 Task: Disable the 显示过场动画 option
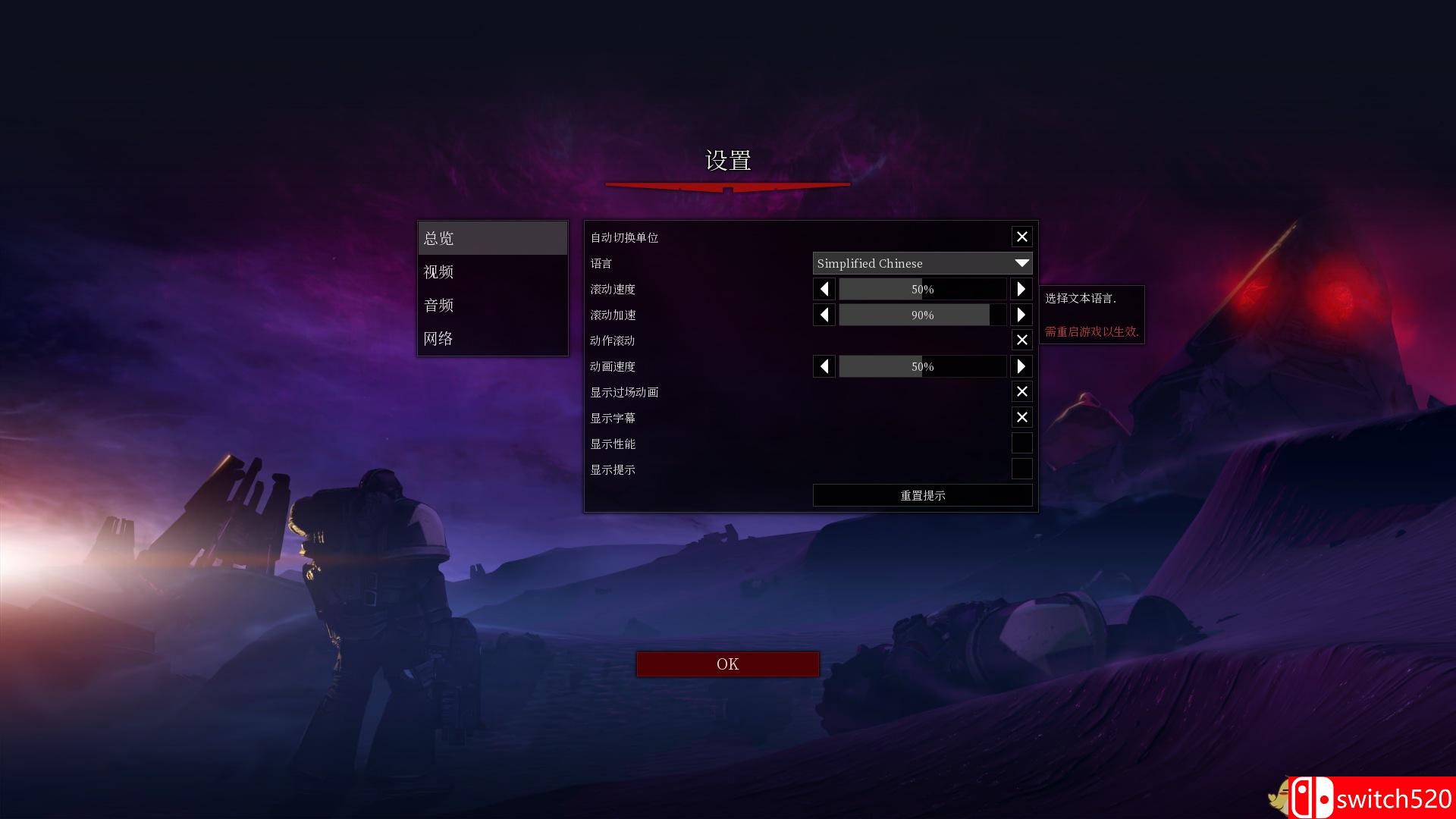1021,391
